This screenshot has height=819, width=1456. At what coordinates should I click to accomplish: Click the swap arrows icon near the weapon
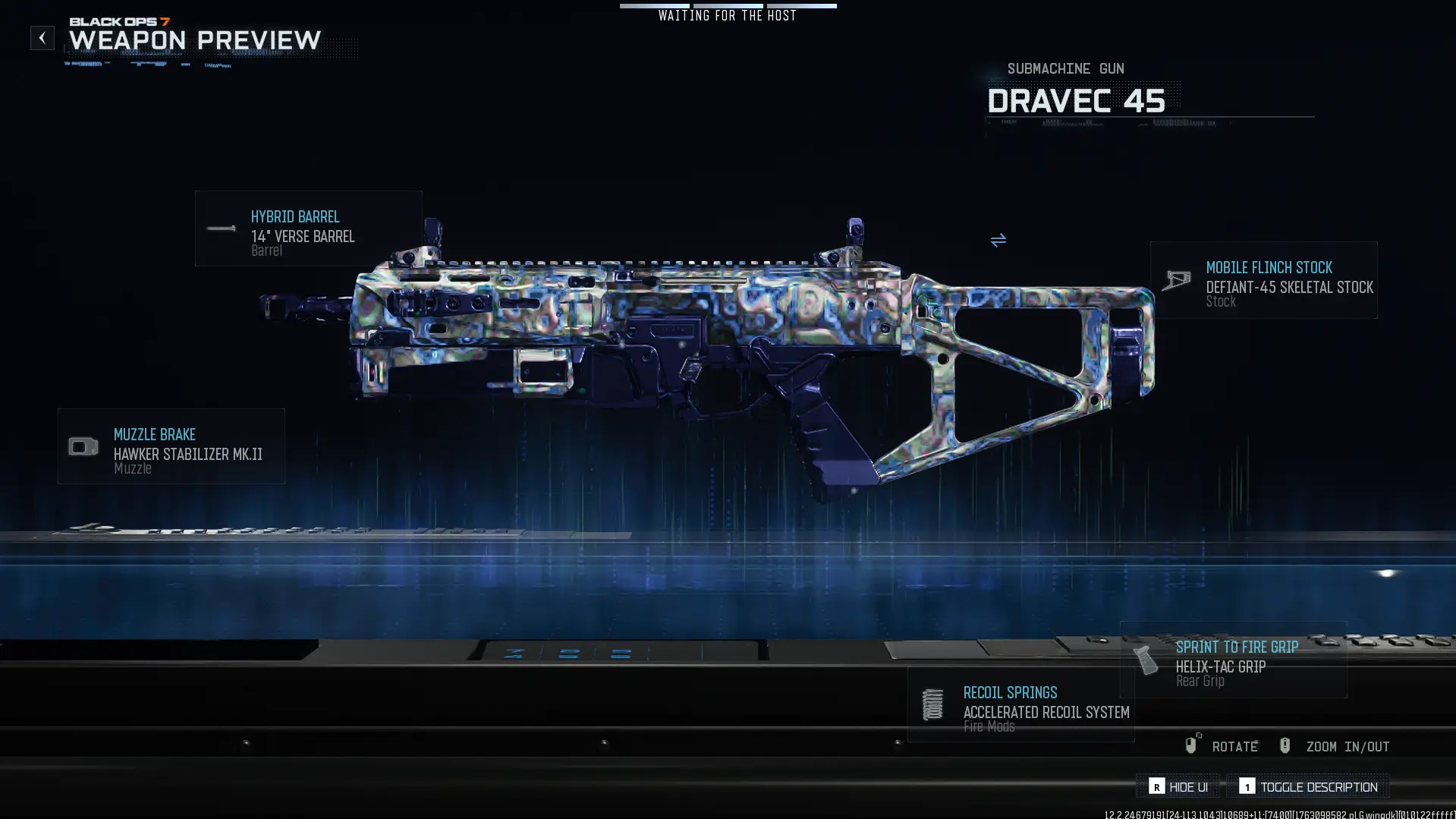coord(998,241)
